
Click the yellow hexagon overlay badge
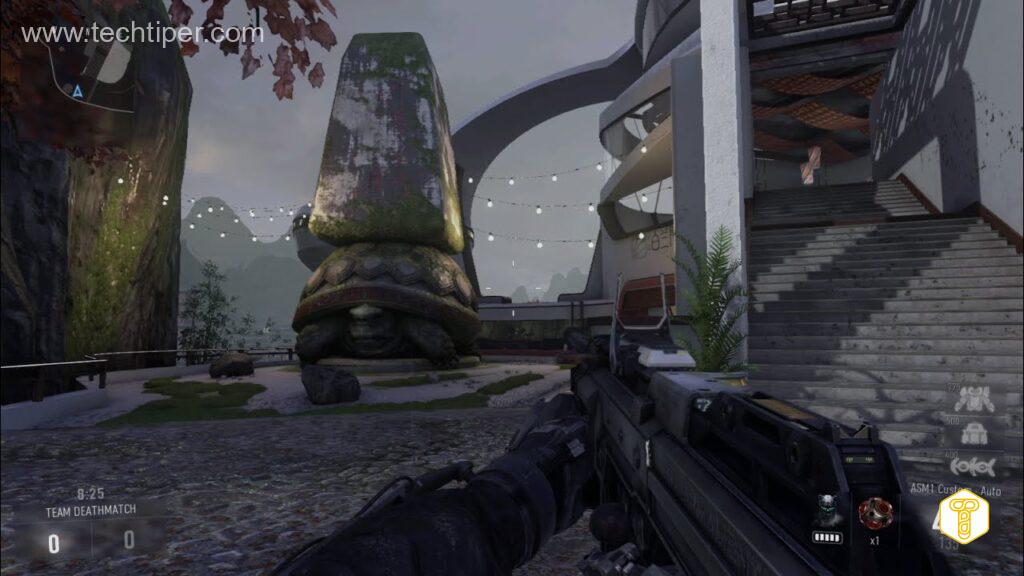coord(964,517)
